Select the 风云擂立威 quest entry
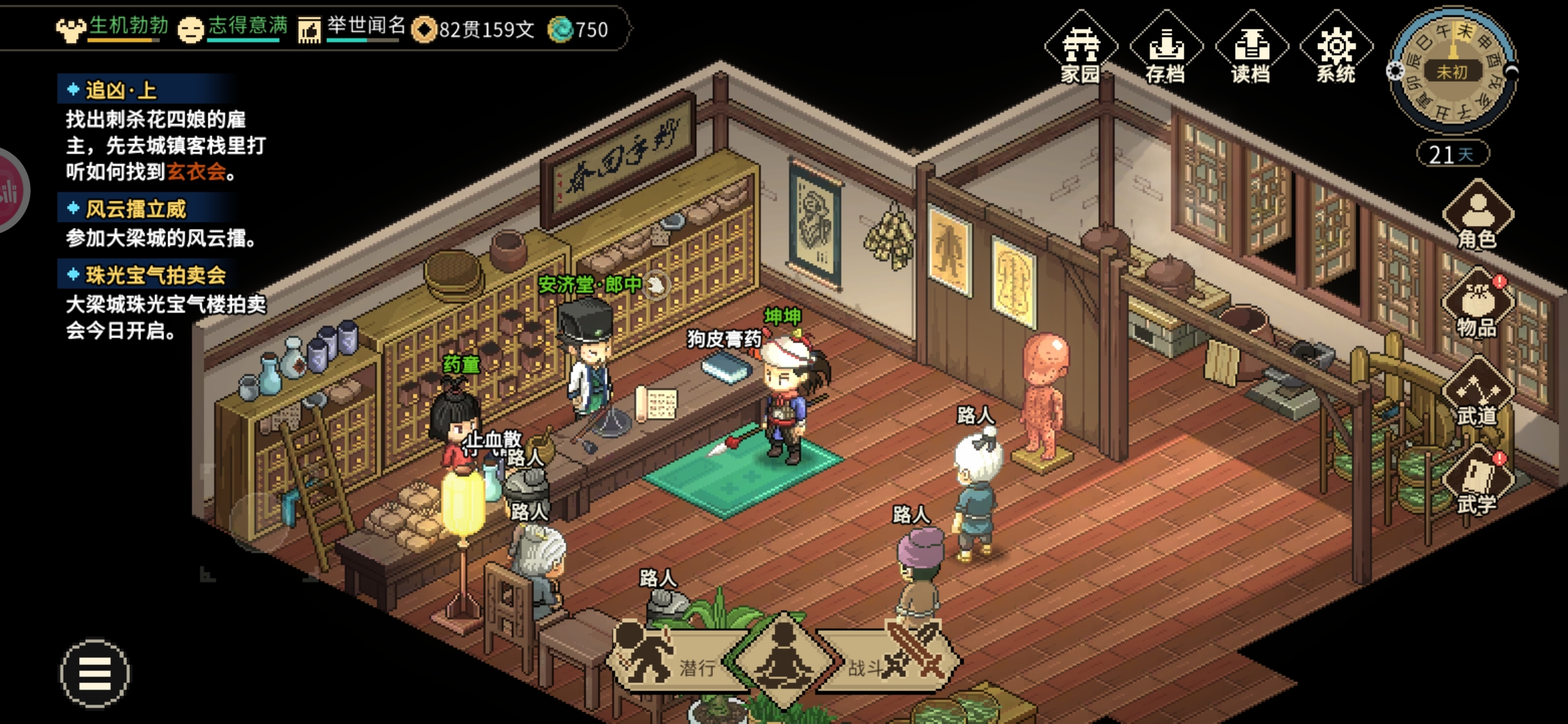The height and width of the screenshot is (724, 1568). coord(135,209)
